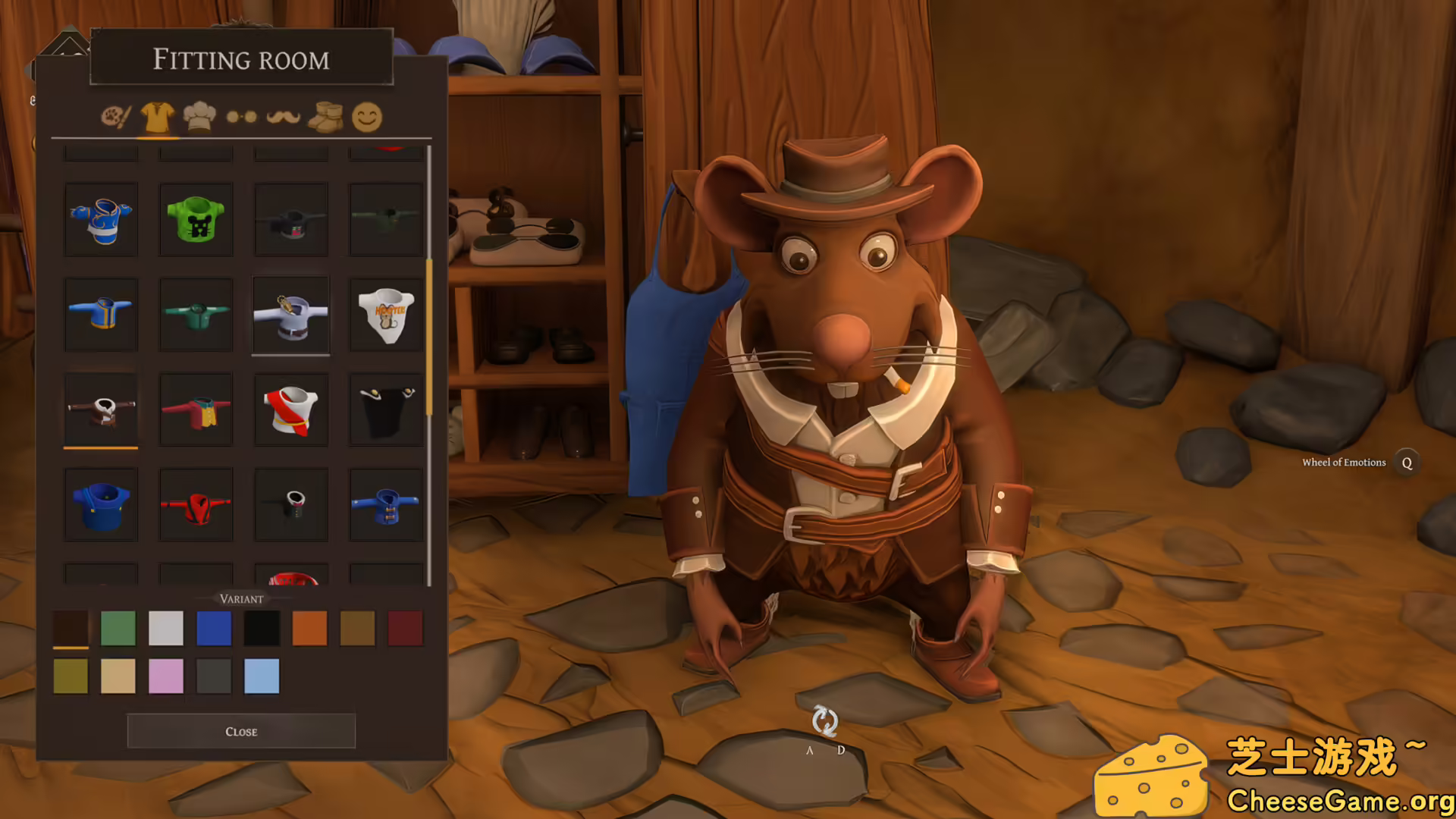Close the Fitting Room panel

click(241, 731)
